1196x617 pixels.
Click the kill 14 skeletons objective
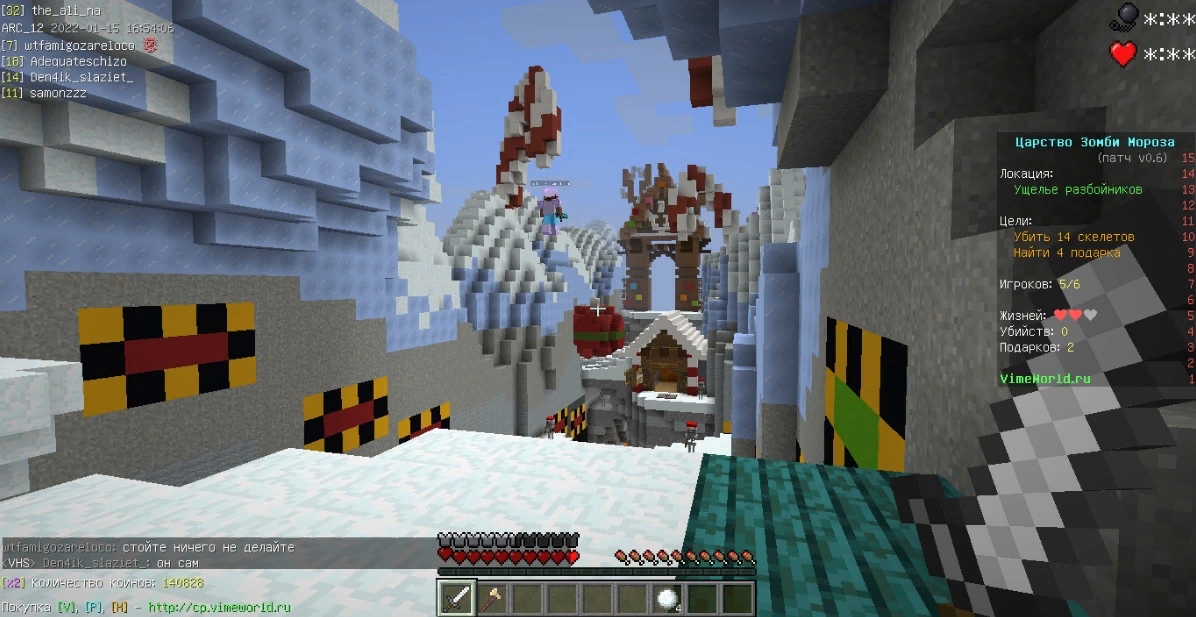1074,237
